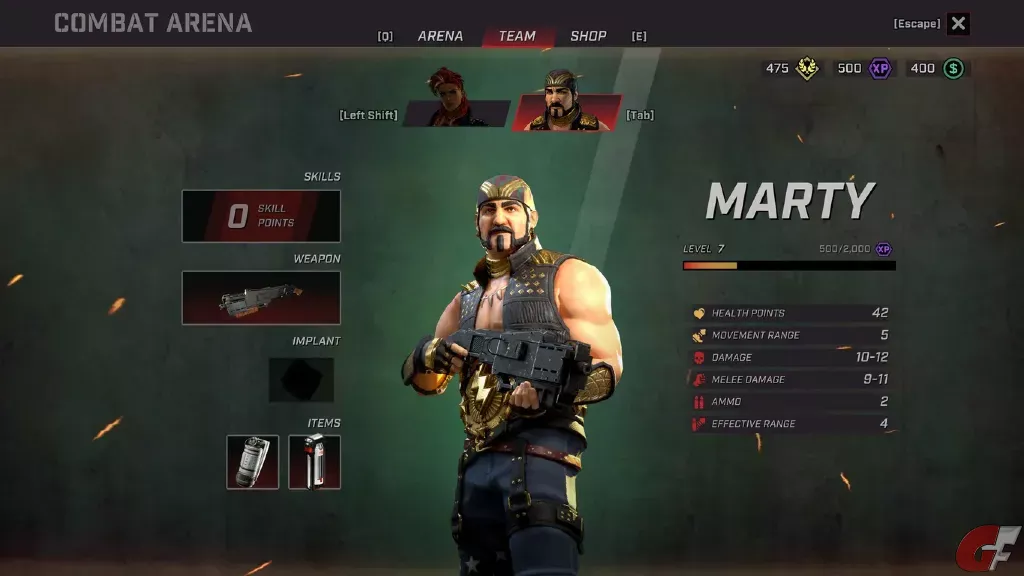Select the Team tab
The image size is (1024, 576).
point(517,36)
